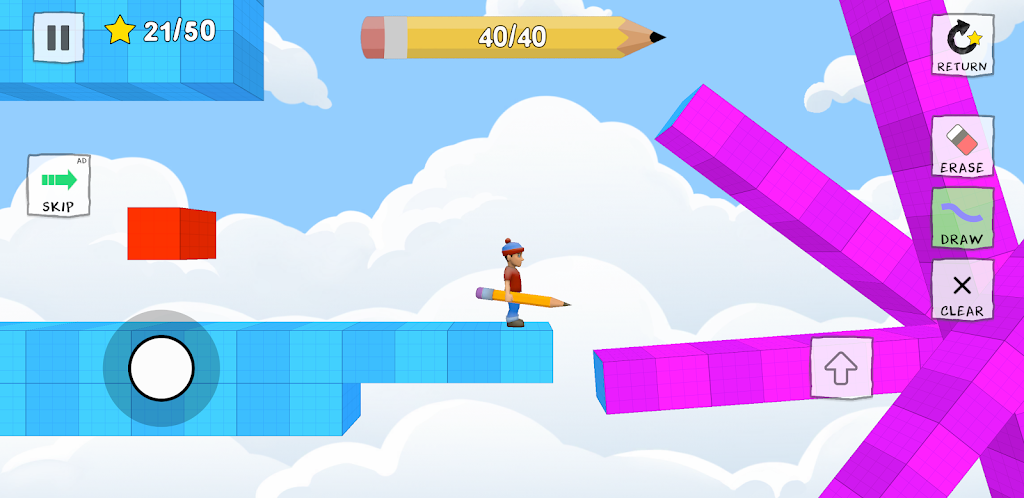This screenshot has width=1024, height=498.
Task: Activate the Draw tool
Action: click(962, 218)
